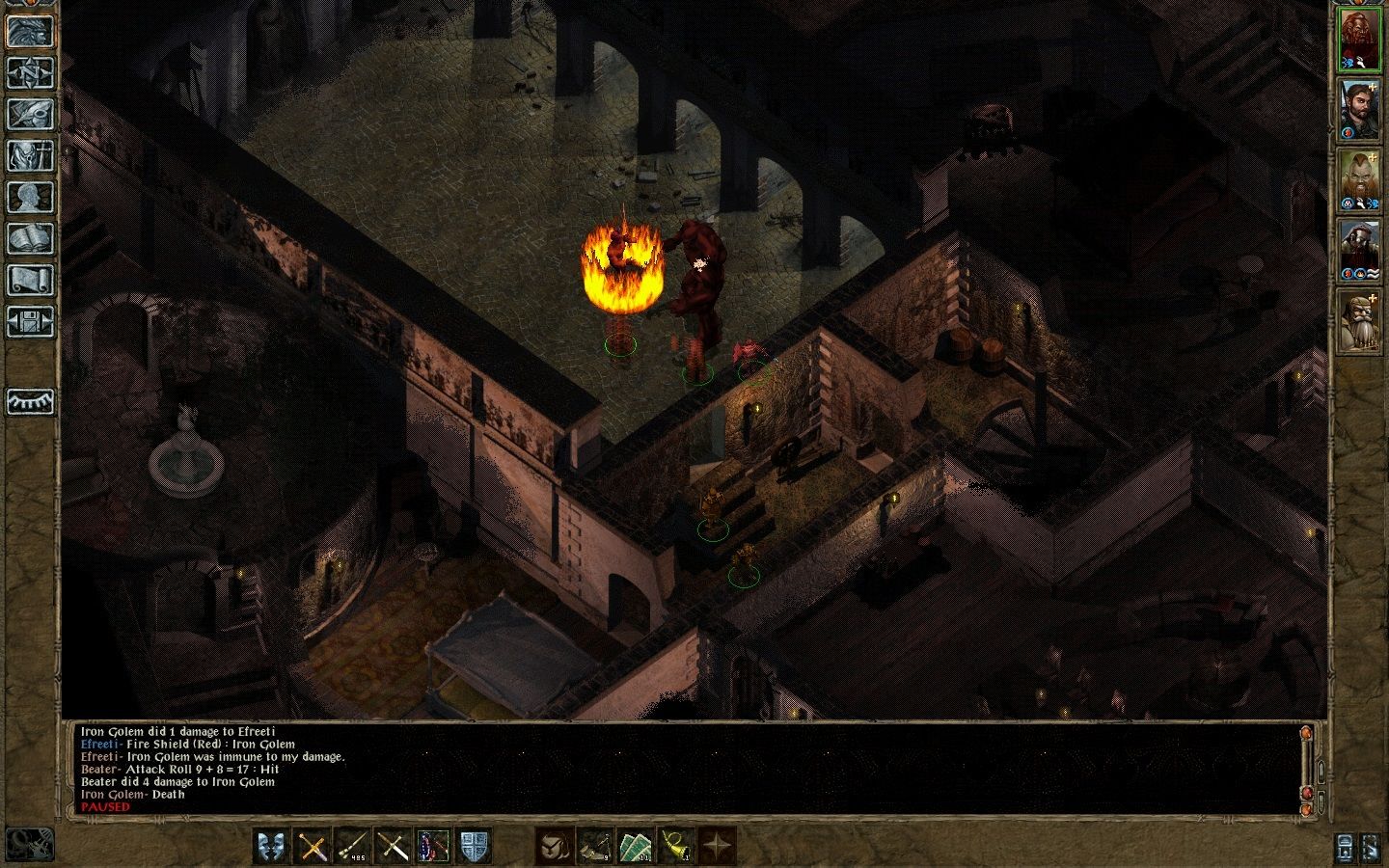1389x868 pixels.
Task: Activate the shield guard button
Action: 474,847
